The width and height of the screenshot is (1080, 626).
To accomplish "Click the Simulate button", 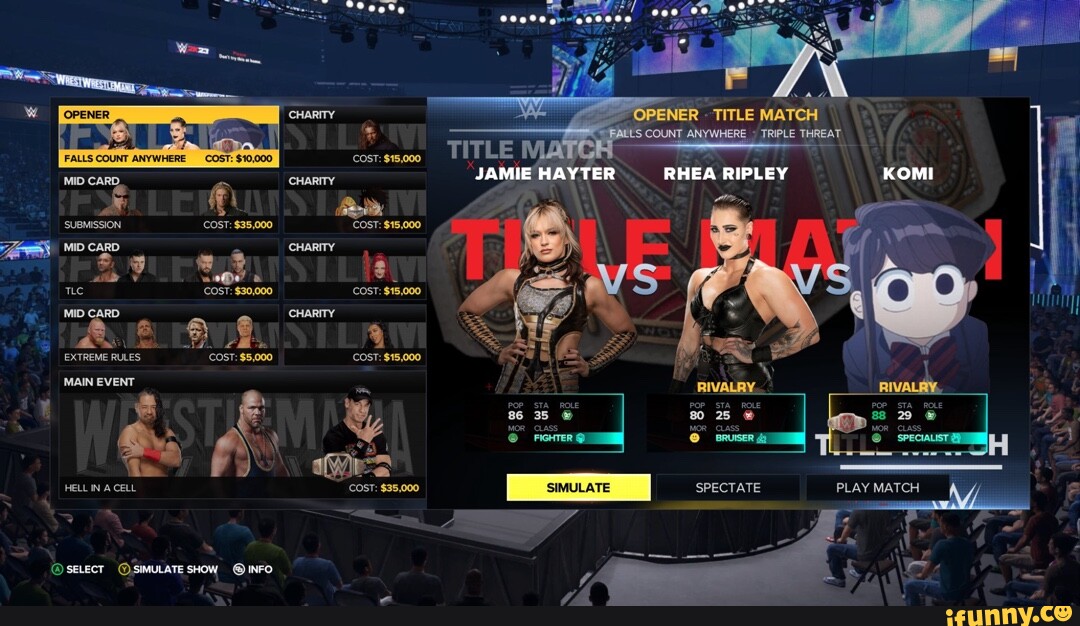I will [x=578, y=487].
